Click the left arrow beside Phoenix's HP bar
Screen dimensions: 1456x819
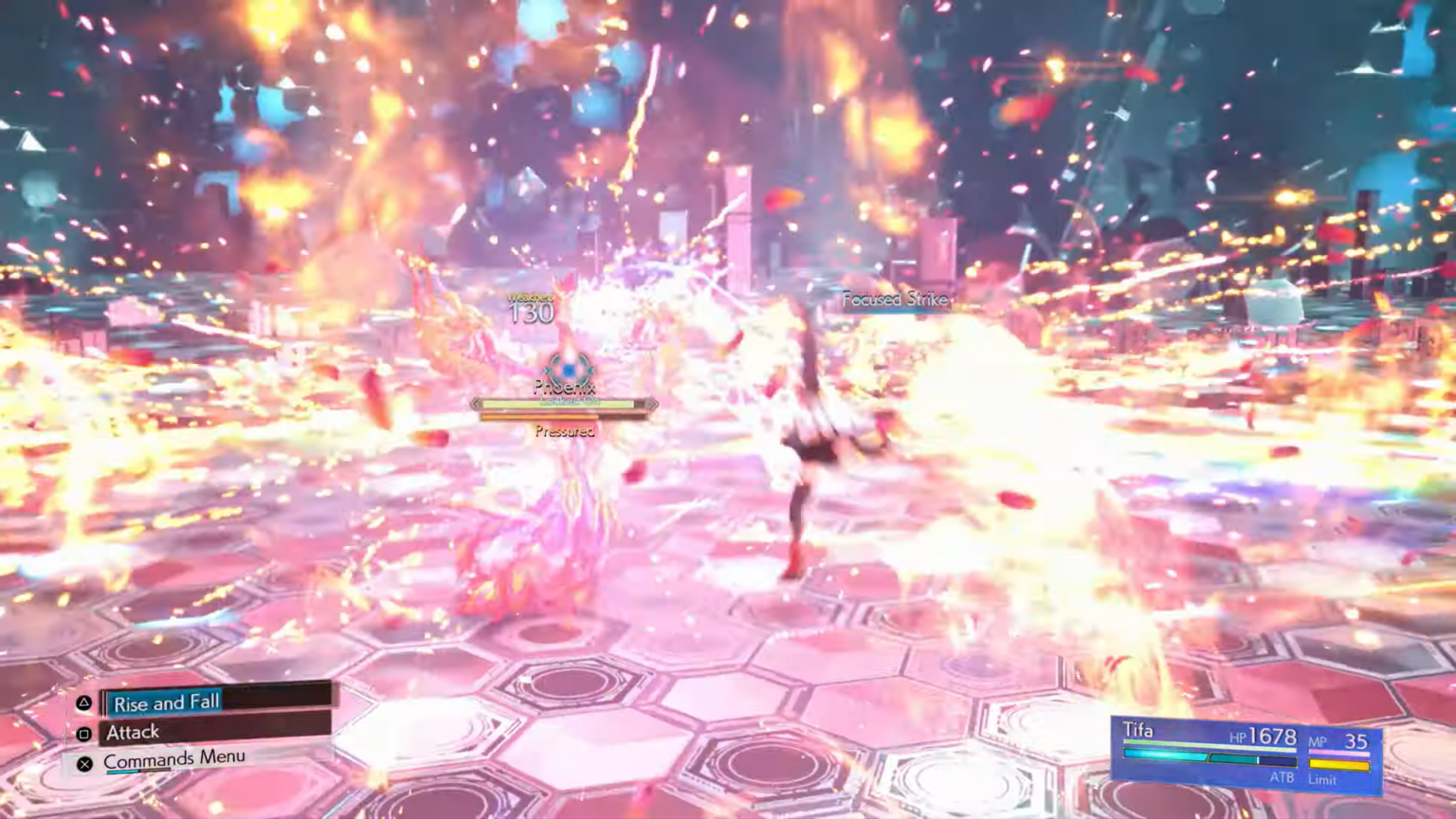[x=477, y=404]
